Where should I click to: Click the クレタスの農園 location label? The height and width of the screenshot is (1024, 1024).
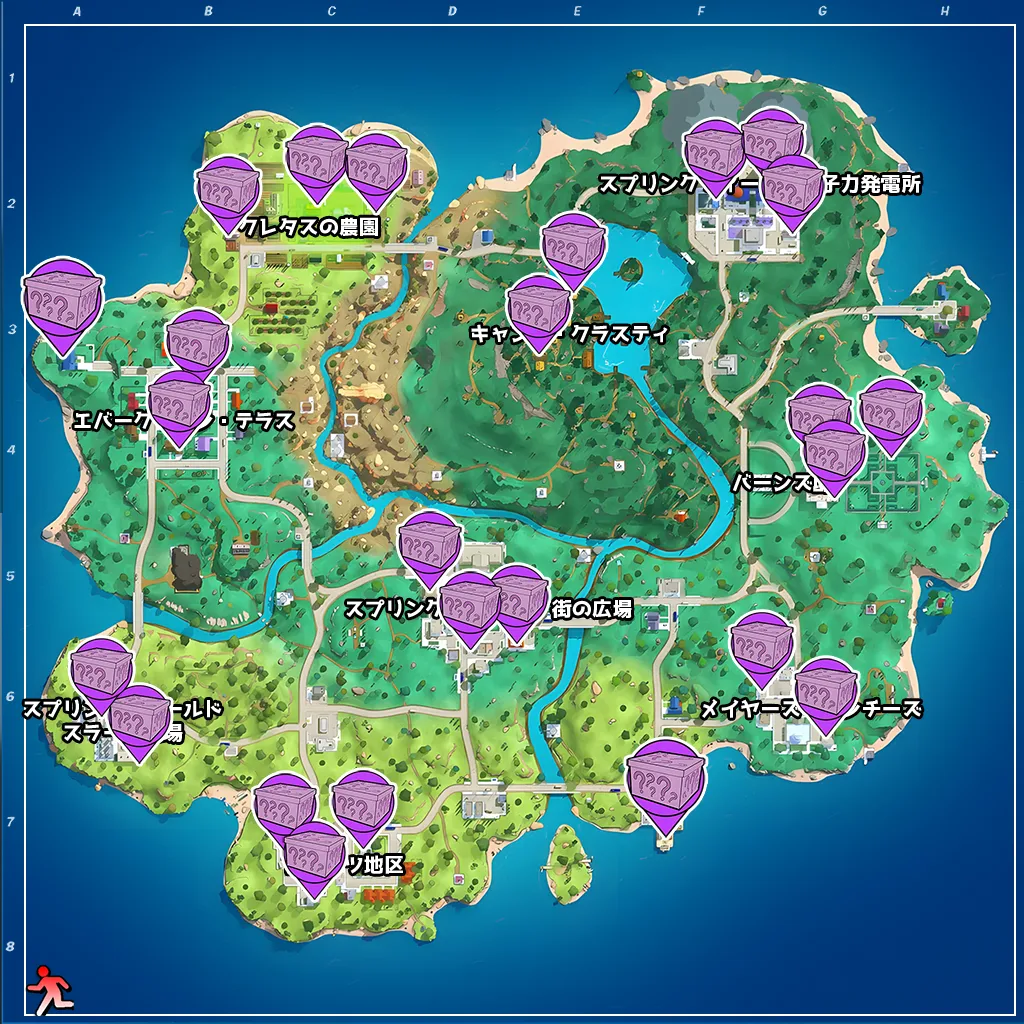click(x=320, y=228)
